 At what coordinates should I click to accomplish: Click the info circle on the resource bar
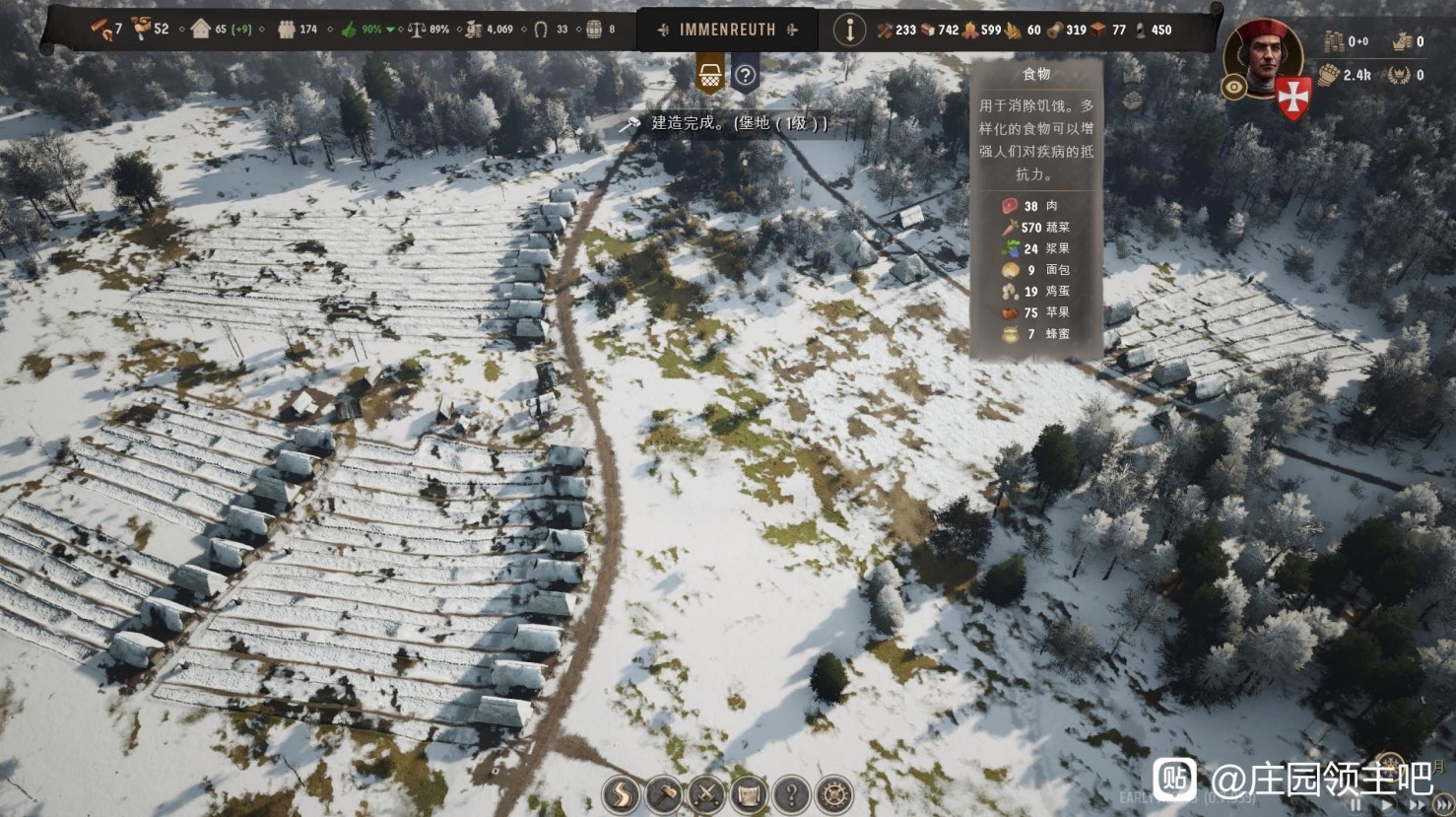coord(849,30)
